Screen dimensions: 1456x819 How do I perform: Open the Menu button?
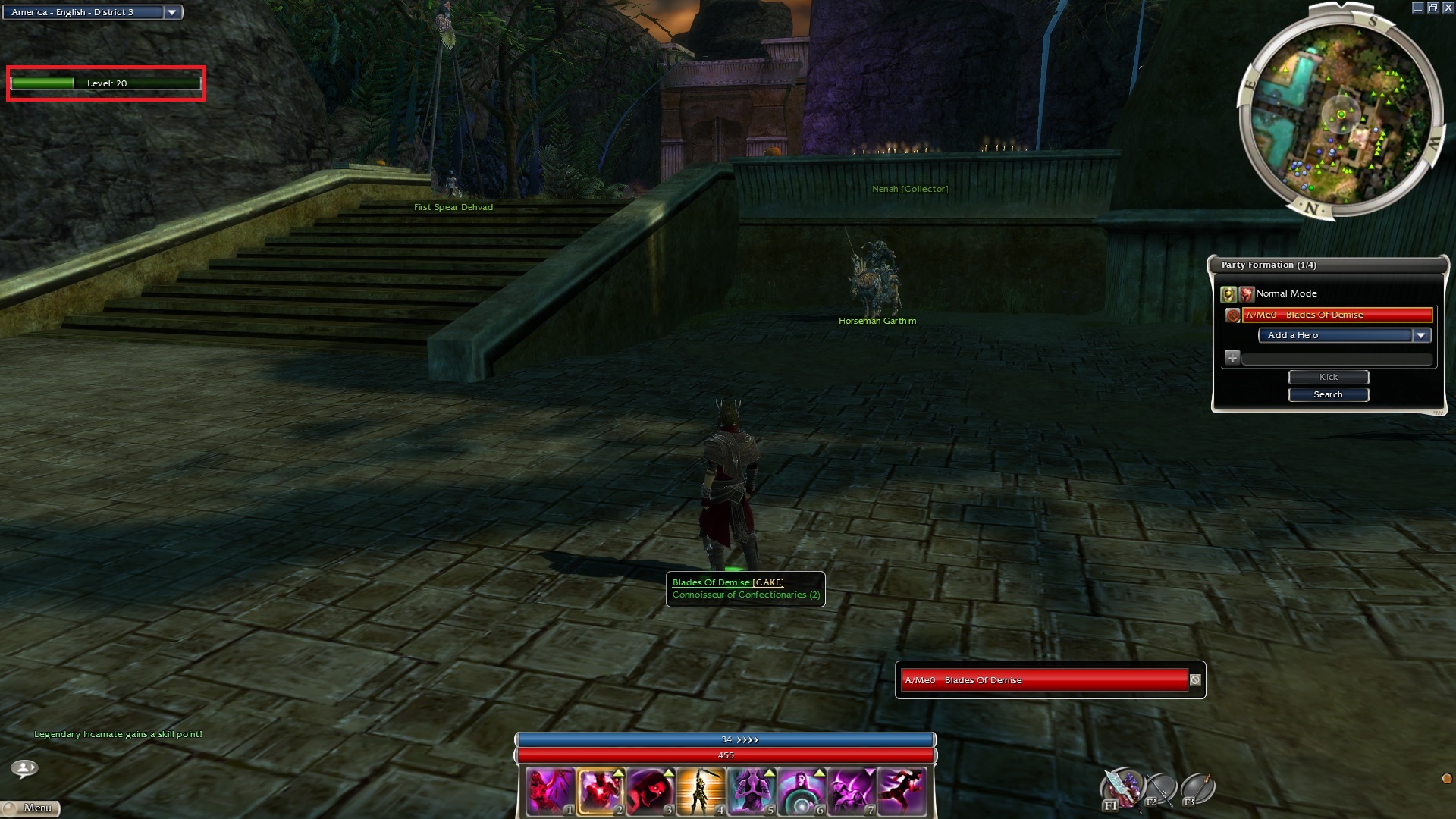point(30,808)
